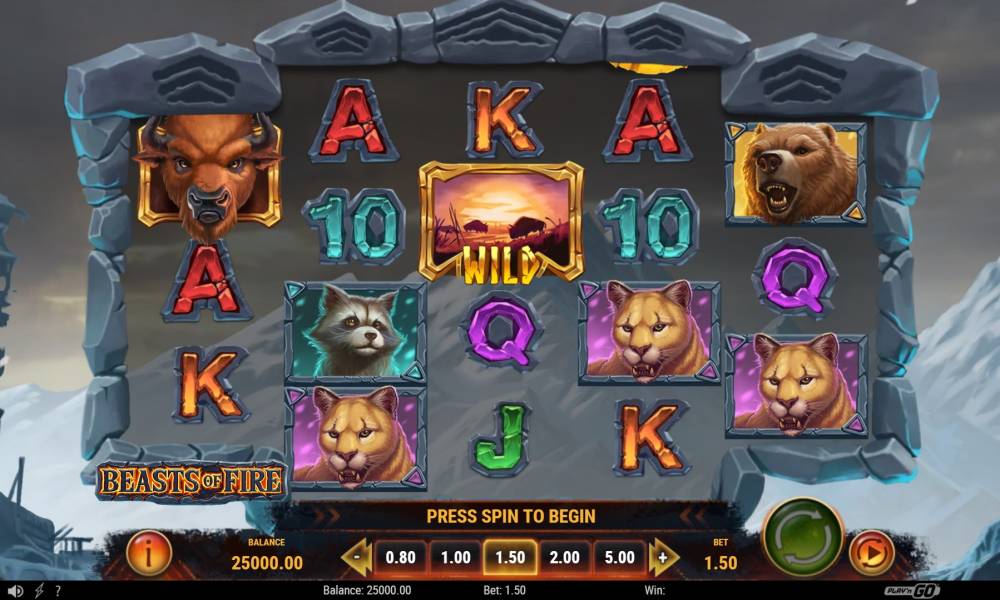The width and height of the screenshot is (1000, 600).
Task: Open the paytable info button
Action: (x=149, y=553)
